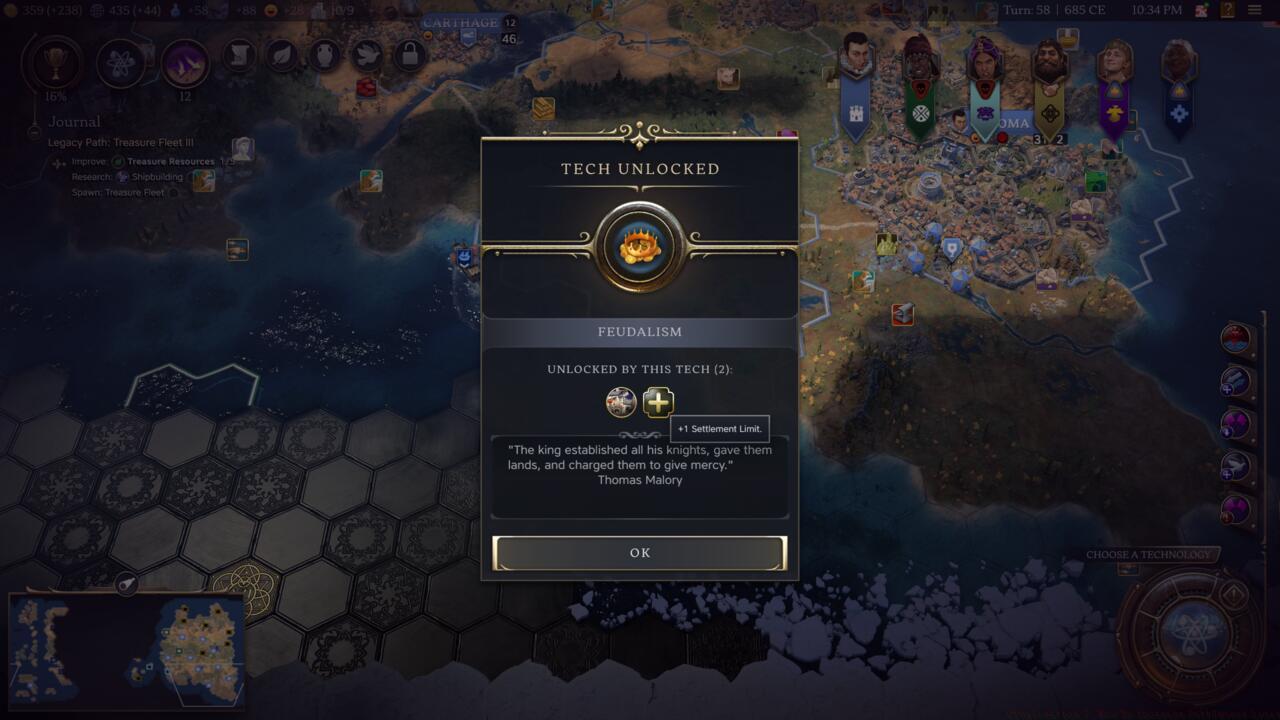The width and height of the screenshot is (1280, 720).
Task: Click the Feudalism tech emblem in the dialog
Action: pos(640,244)
